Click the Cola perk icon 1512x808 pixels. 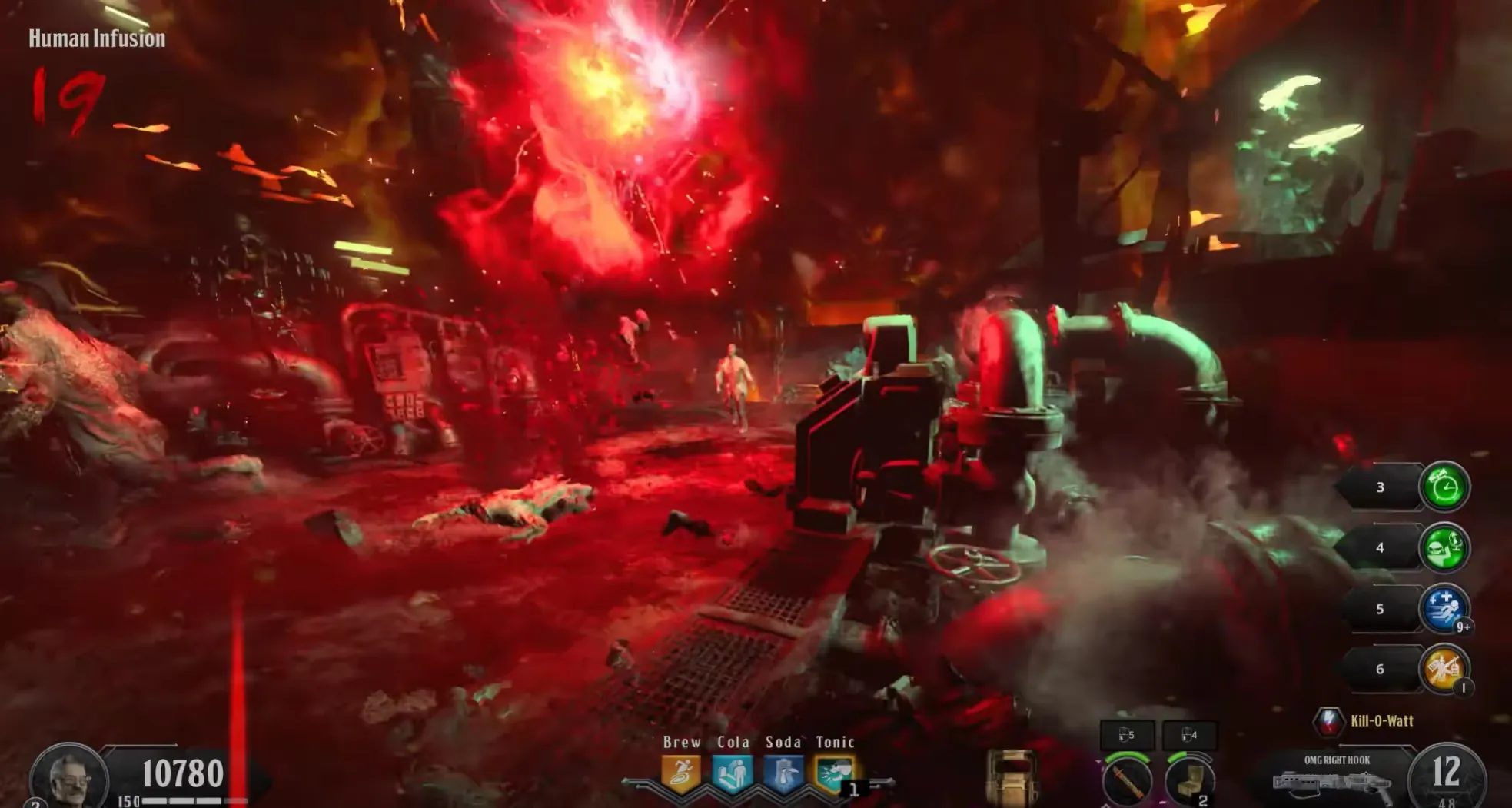click(x=732, y=773)
